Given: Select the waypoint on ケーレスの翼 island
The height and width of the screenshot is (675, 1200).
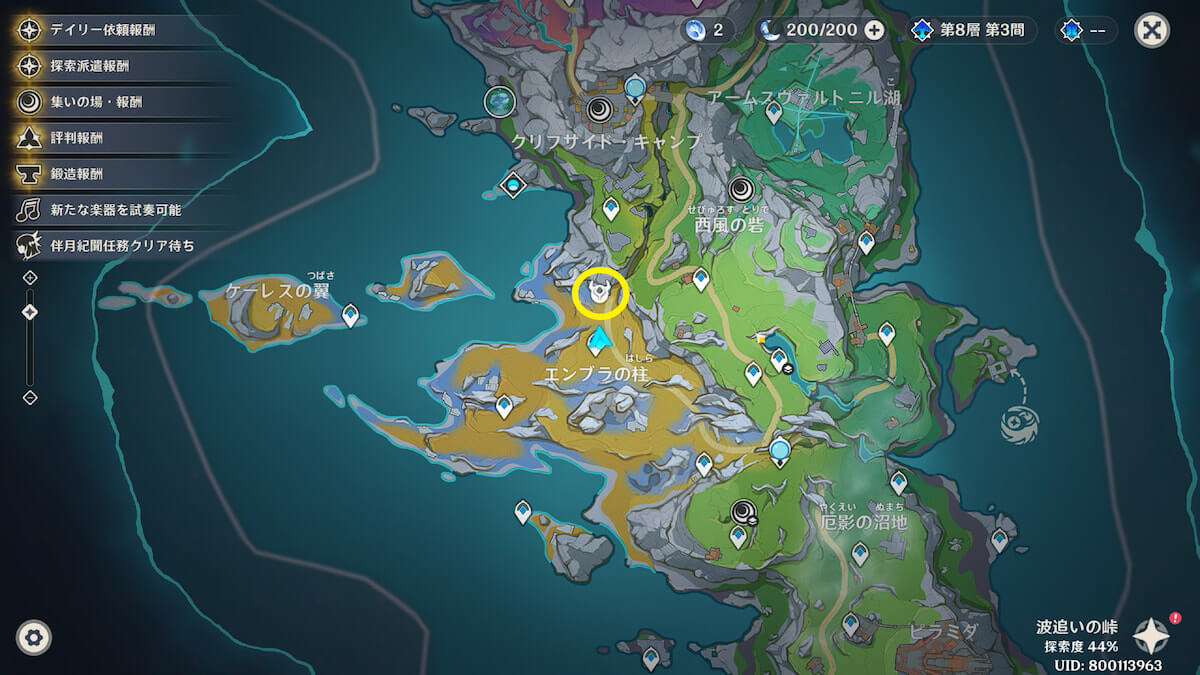Looking at the screenshot, I should 351,316.
